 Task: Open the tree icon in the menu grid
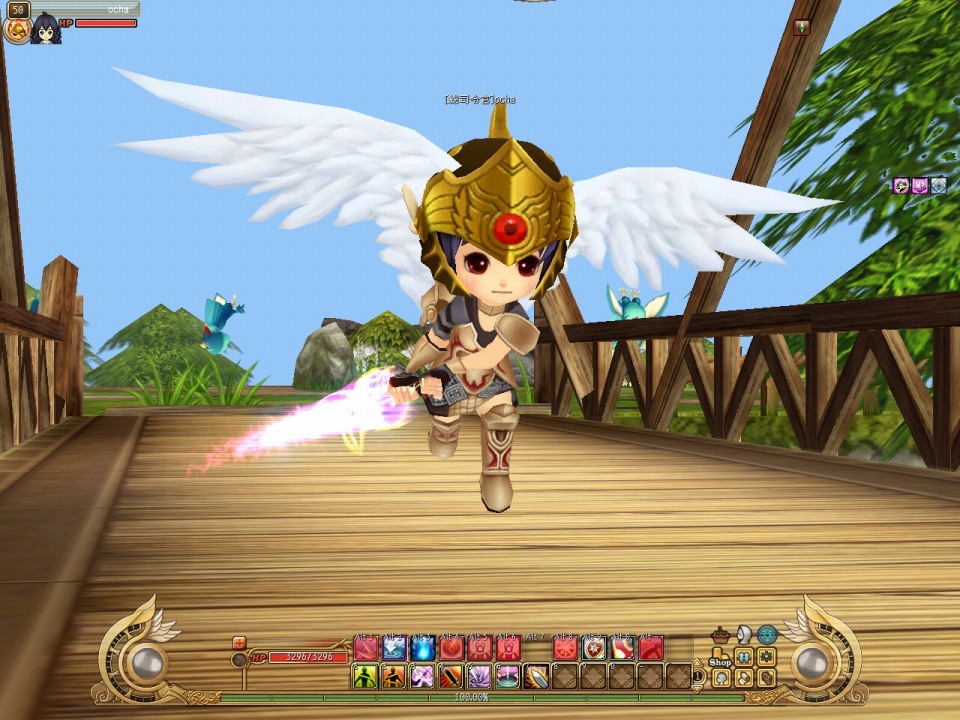pos(721,678)
